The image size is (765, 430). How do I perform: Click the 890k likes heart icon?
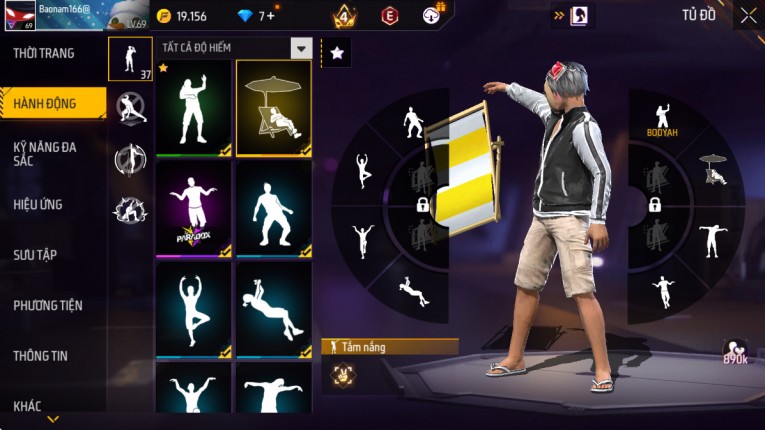(x=735, y=352)
